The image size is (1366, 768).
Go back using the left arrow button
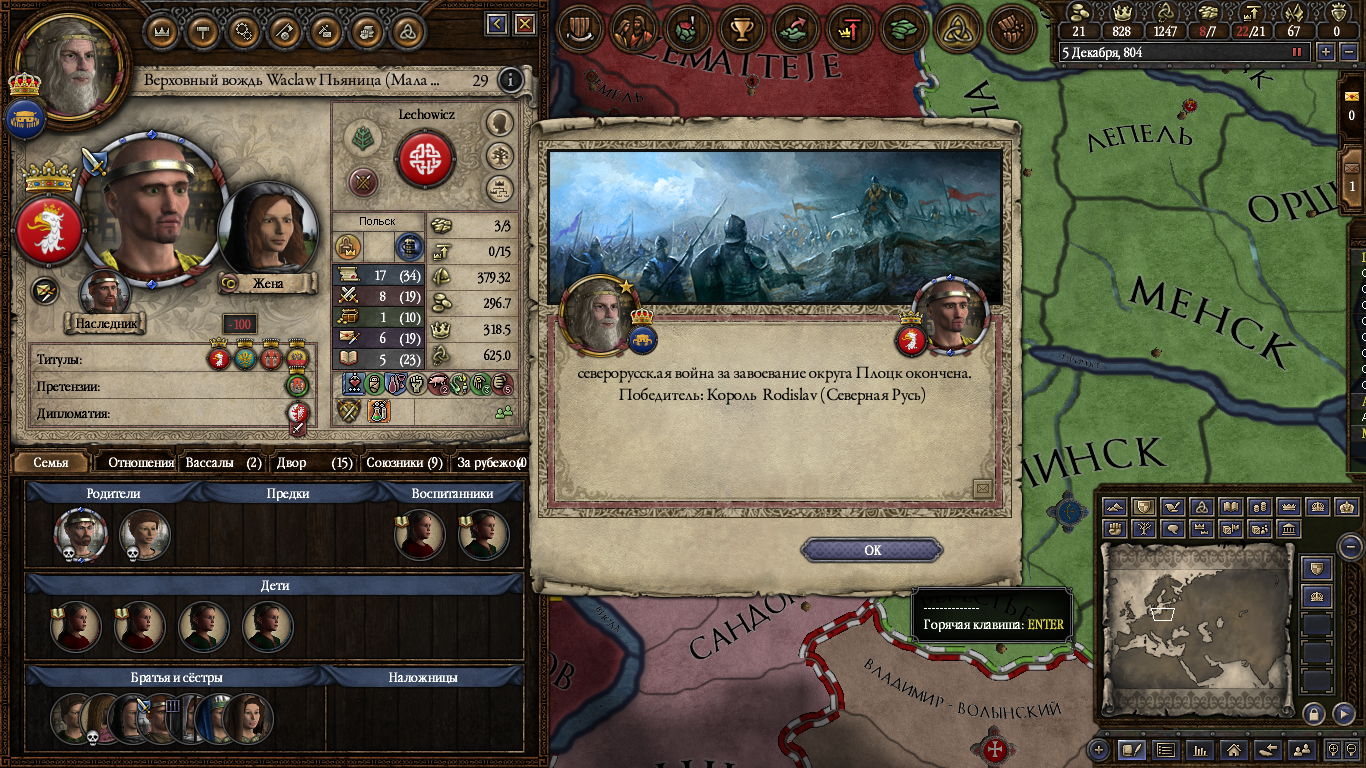[x=497, y=24]
